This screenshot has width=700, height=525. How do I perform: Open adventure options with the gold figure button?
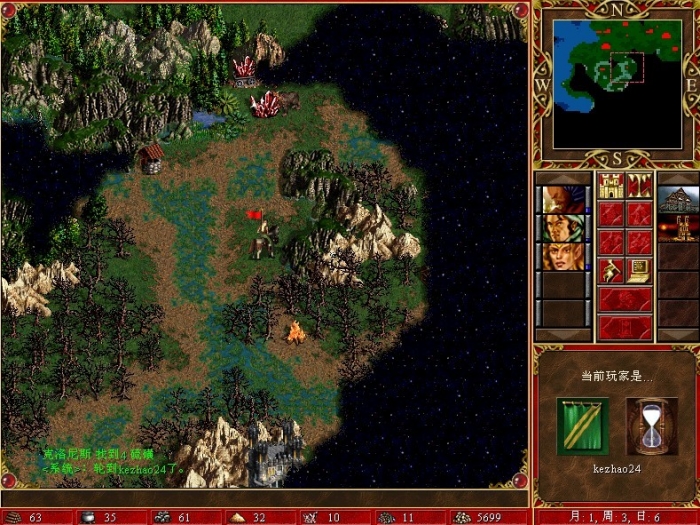click(x=610, y=270)
